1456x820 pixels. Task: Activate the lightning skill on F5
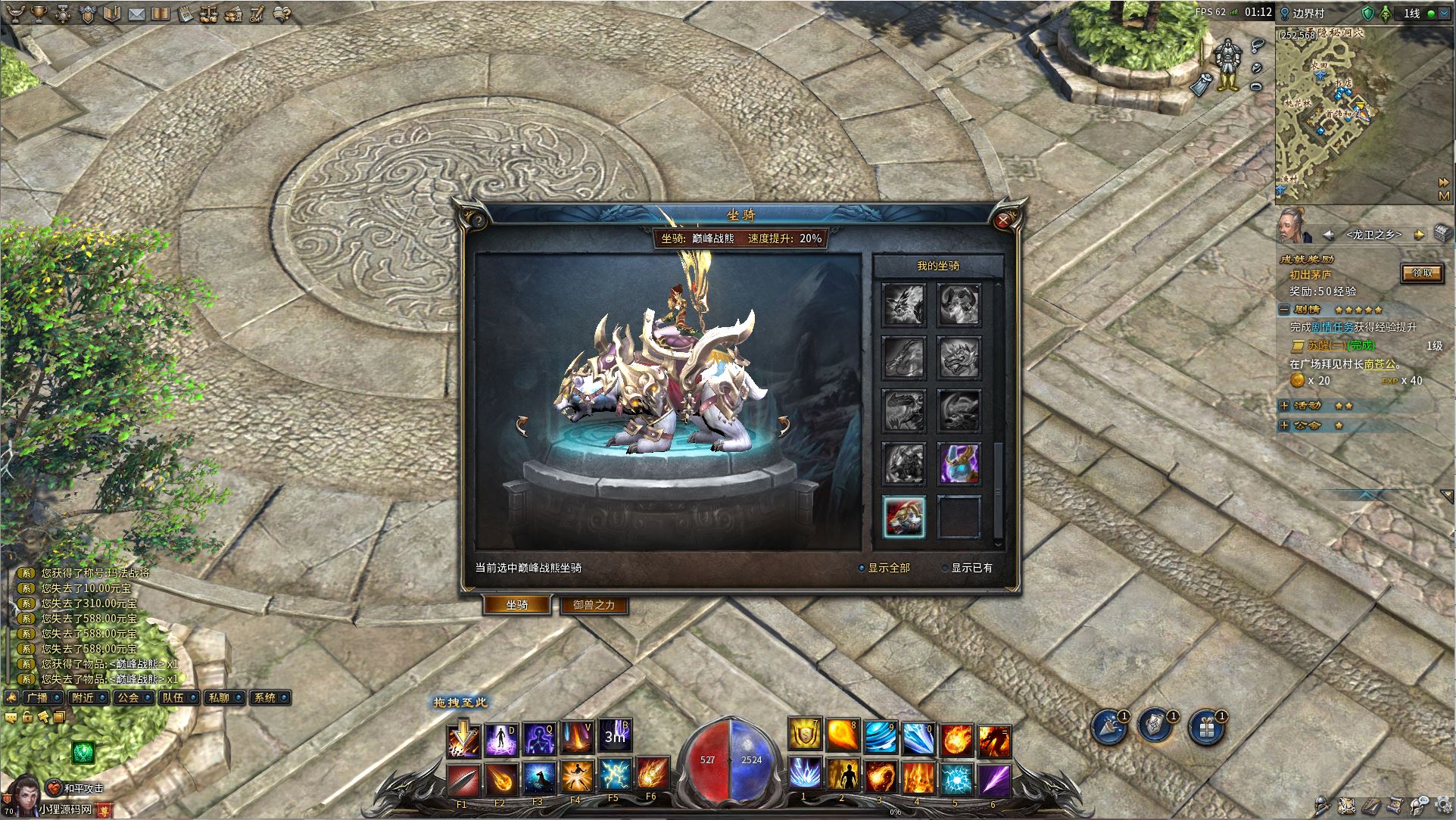click(614, 775)
